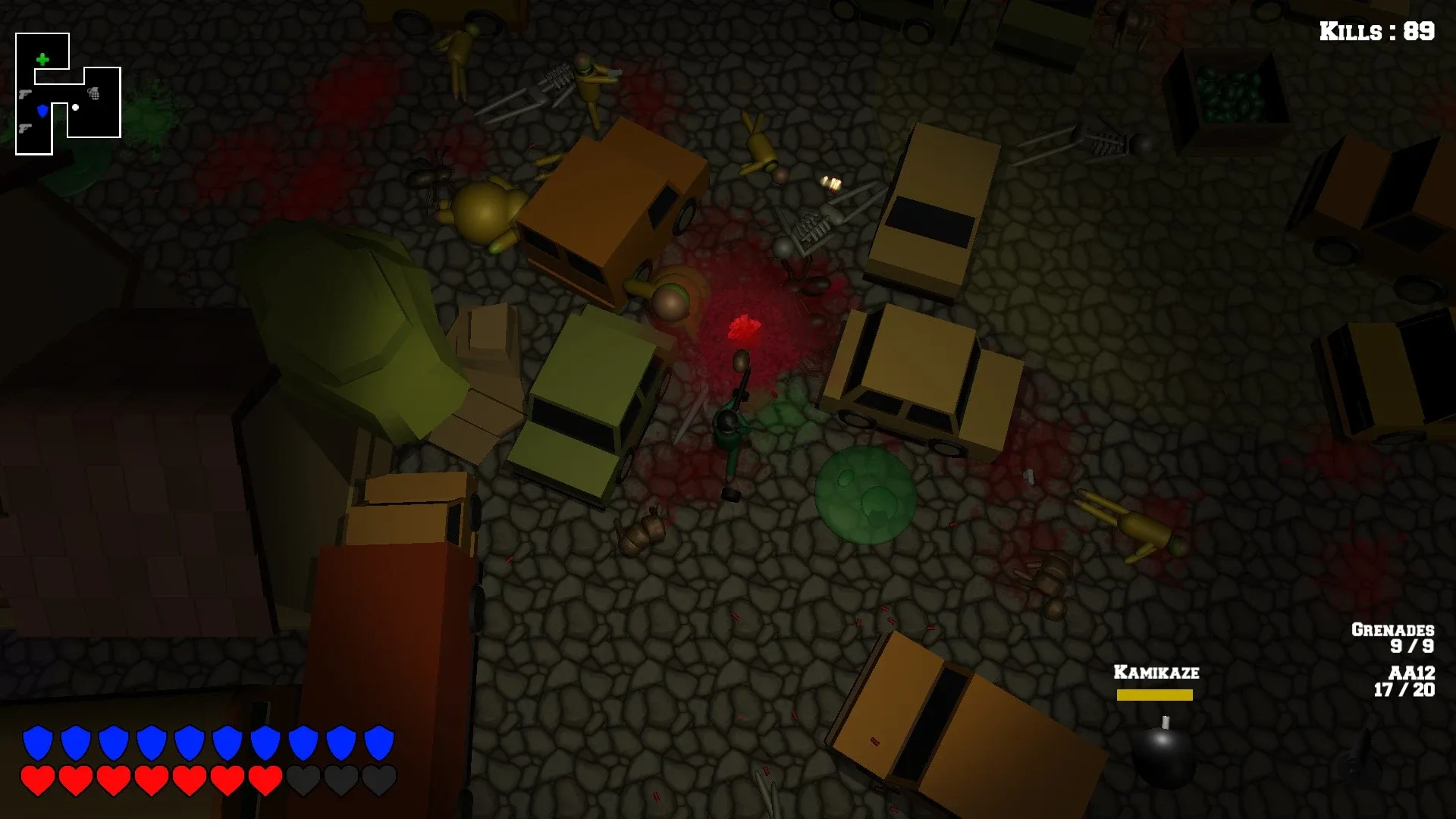Select the grenade pickup icon on the minimap
The width and height of the screenshot is (1456, 819).
pos(95,95)
